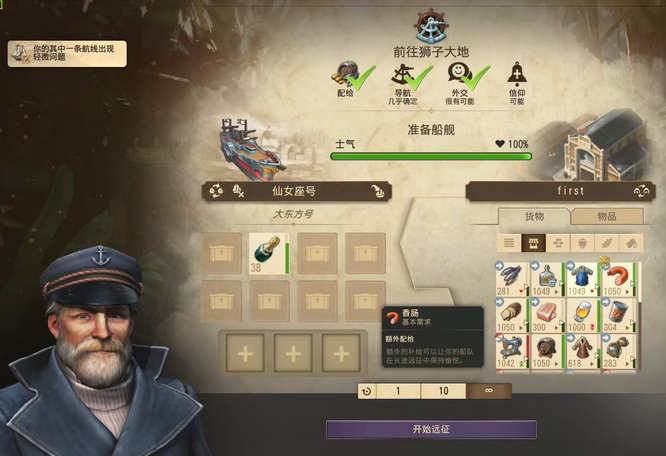Screen dimensions: 666x456
Task: Click the 仙女座号 ship name bar
Action: 294,191
